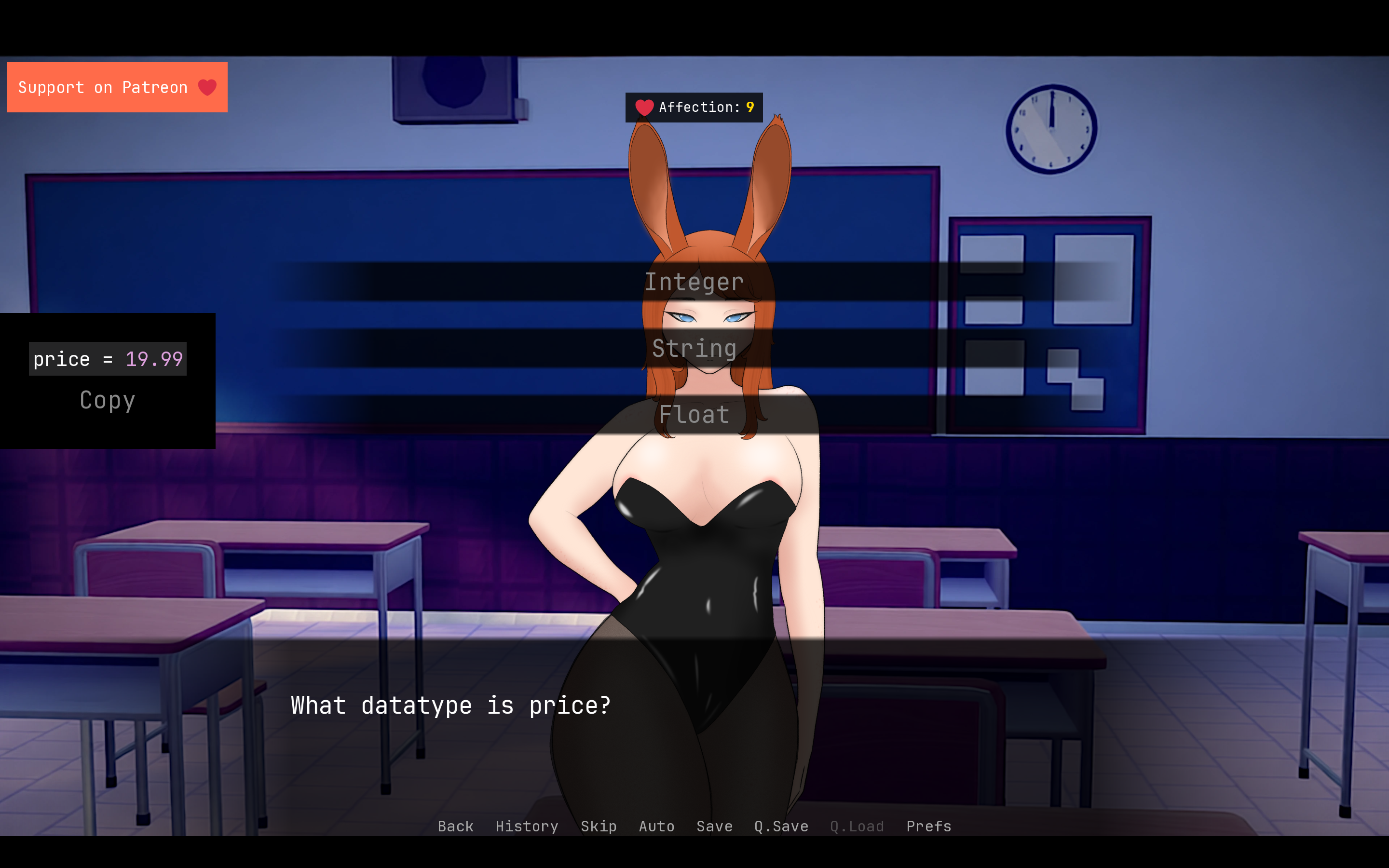
Task: Click the price variable value 19.99
Action: [154, 359]
